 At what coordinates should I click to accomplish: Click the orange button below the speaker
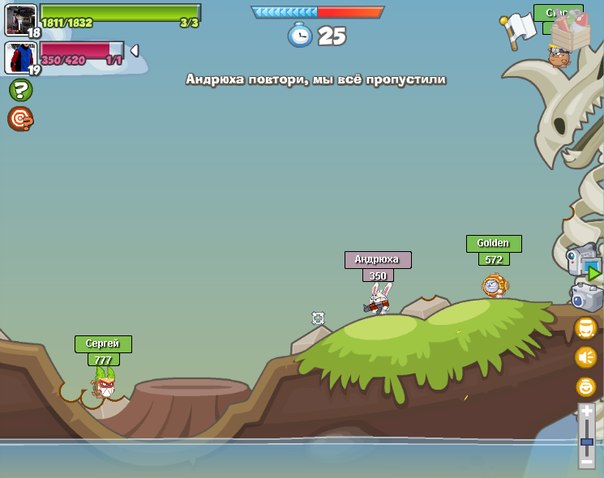(586, 387)
